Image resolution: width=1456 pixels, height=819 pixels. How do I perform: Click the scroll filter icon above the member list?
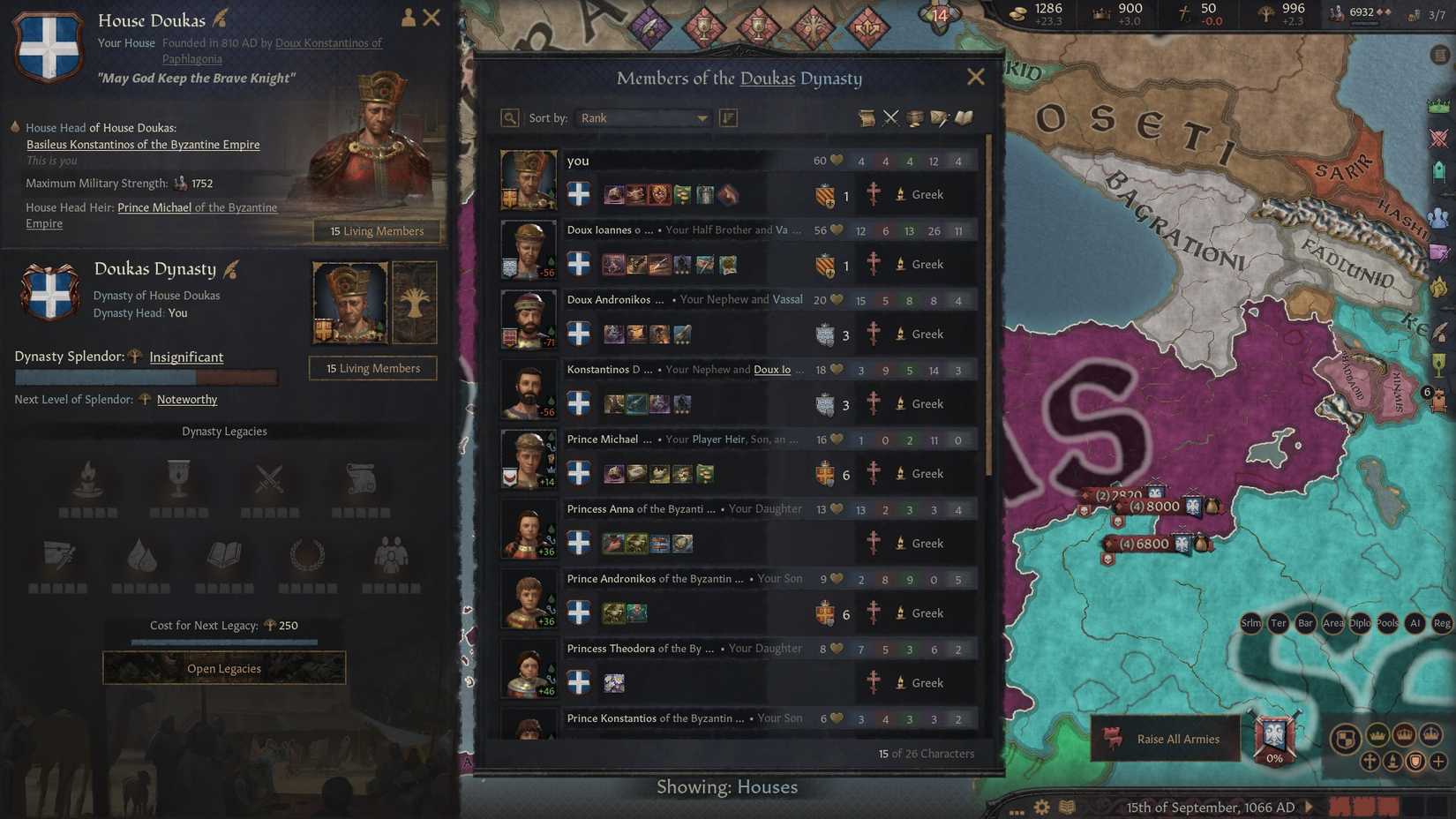pyautogui.click(x=867, y=116)
